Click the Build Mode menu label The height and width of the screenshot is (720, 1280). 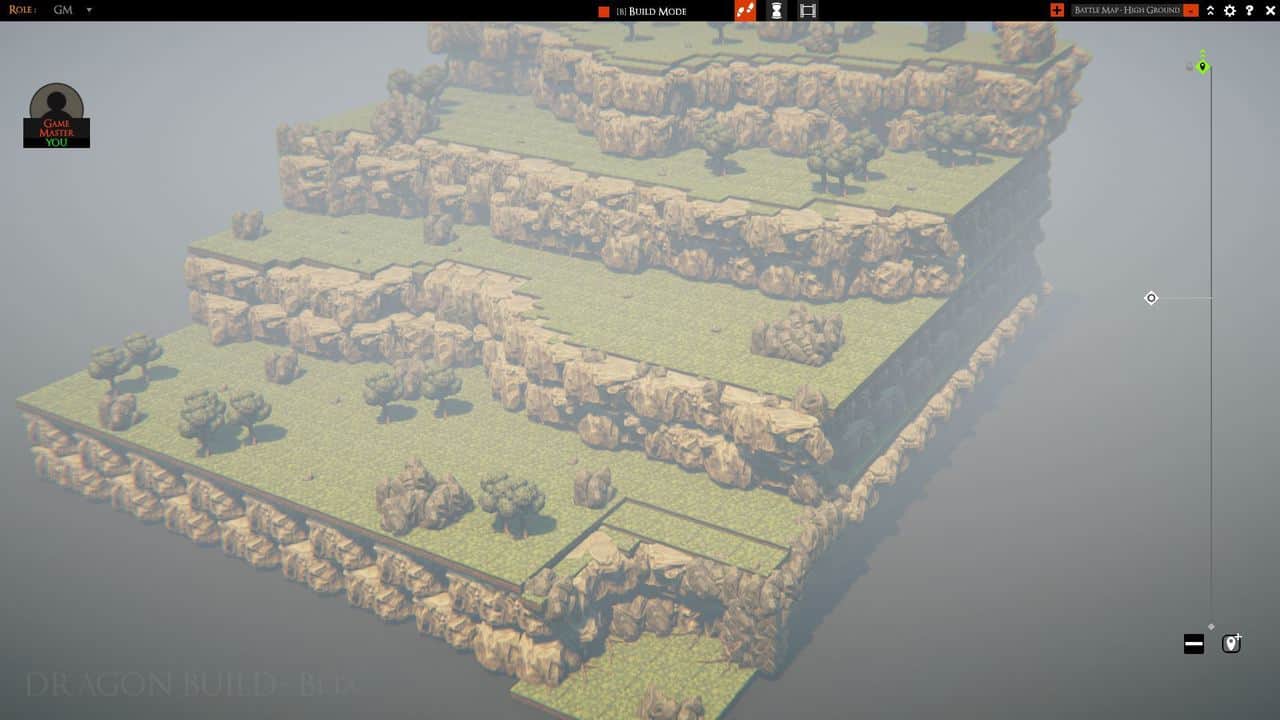(655, 11)
